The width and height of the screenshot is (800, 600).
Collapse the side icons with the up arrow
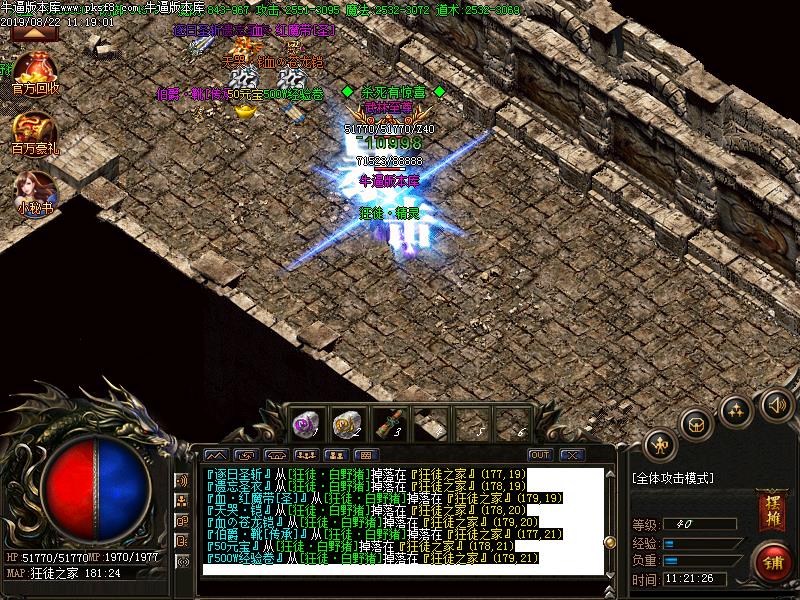[x=33, y=33]
